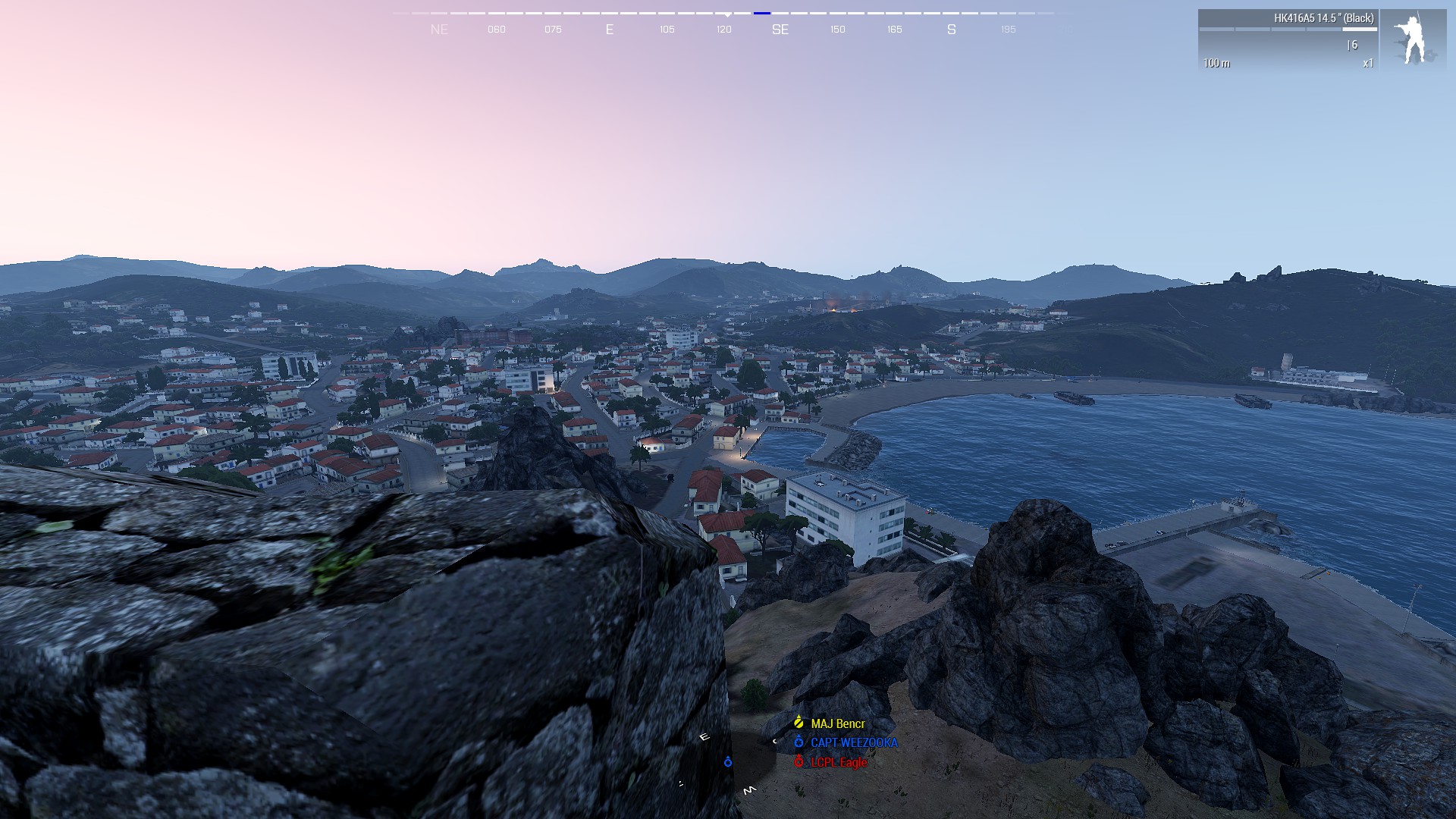Click the squad radar compass
The width and height of the screenshot is (1456, 819).
pyautogui.click(x=727, y=762)
